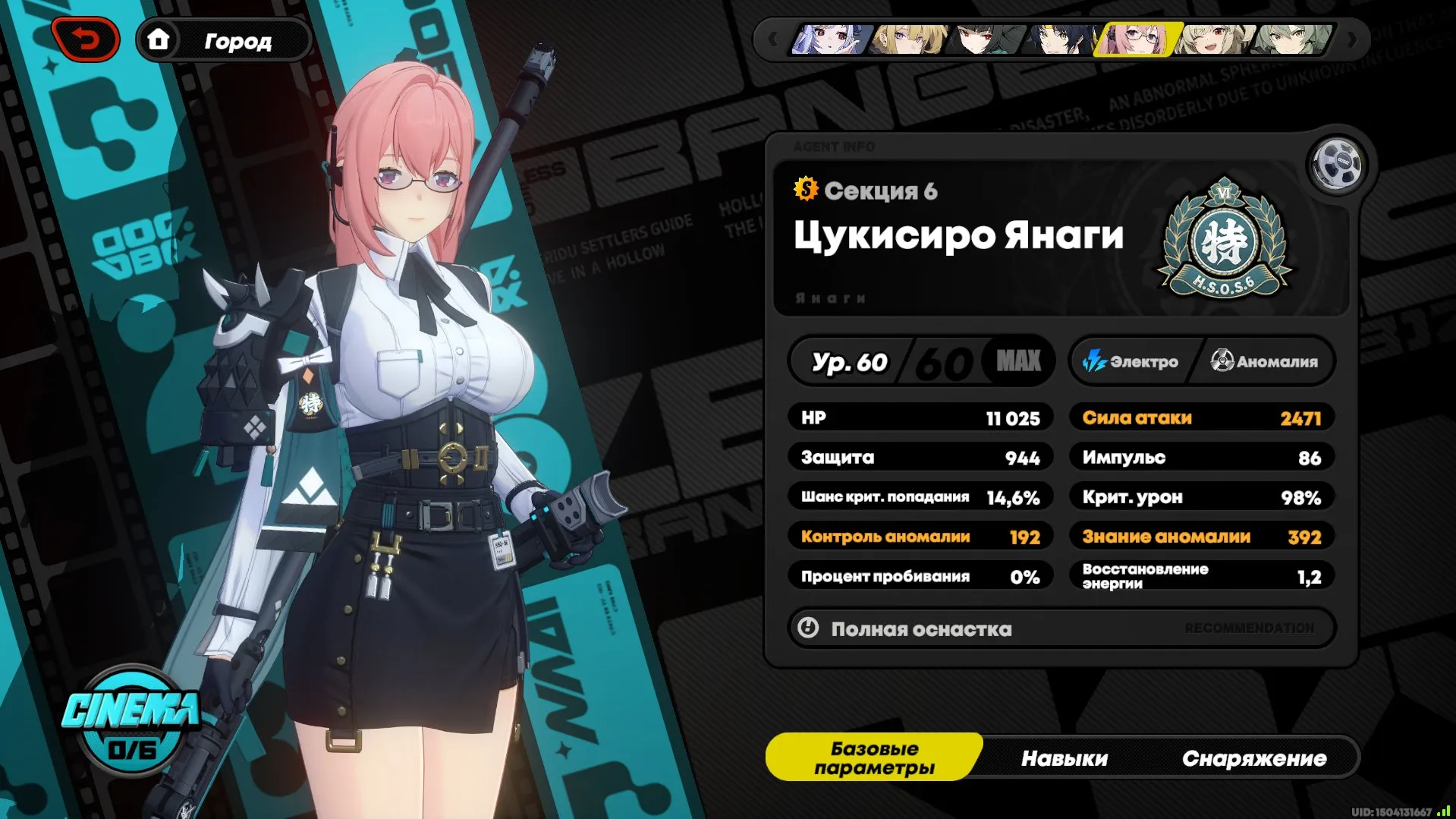This screenshot has width=1456, height=819.
Task: Click the Электро element icon
Action: [x=1096, y=362]
